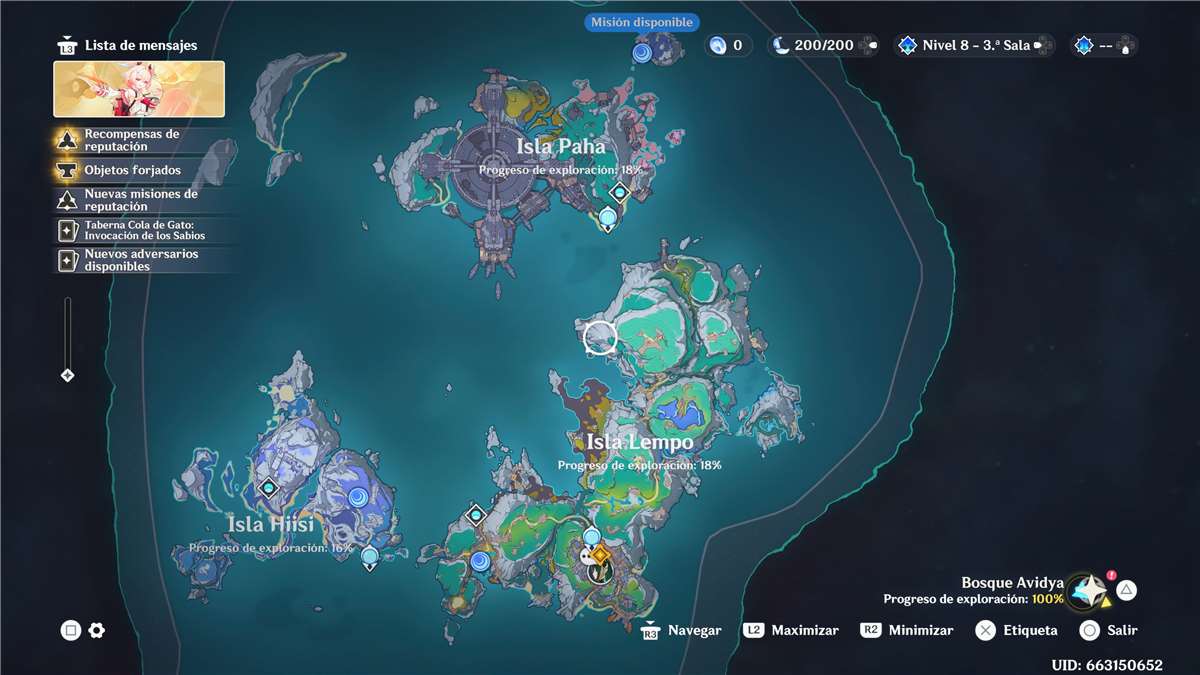Viewport: 1200px width, 675px height.
Task: Click the Misión disponible label
Action: [x=641, y=22]
